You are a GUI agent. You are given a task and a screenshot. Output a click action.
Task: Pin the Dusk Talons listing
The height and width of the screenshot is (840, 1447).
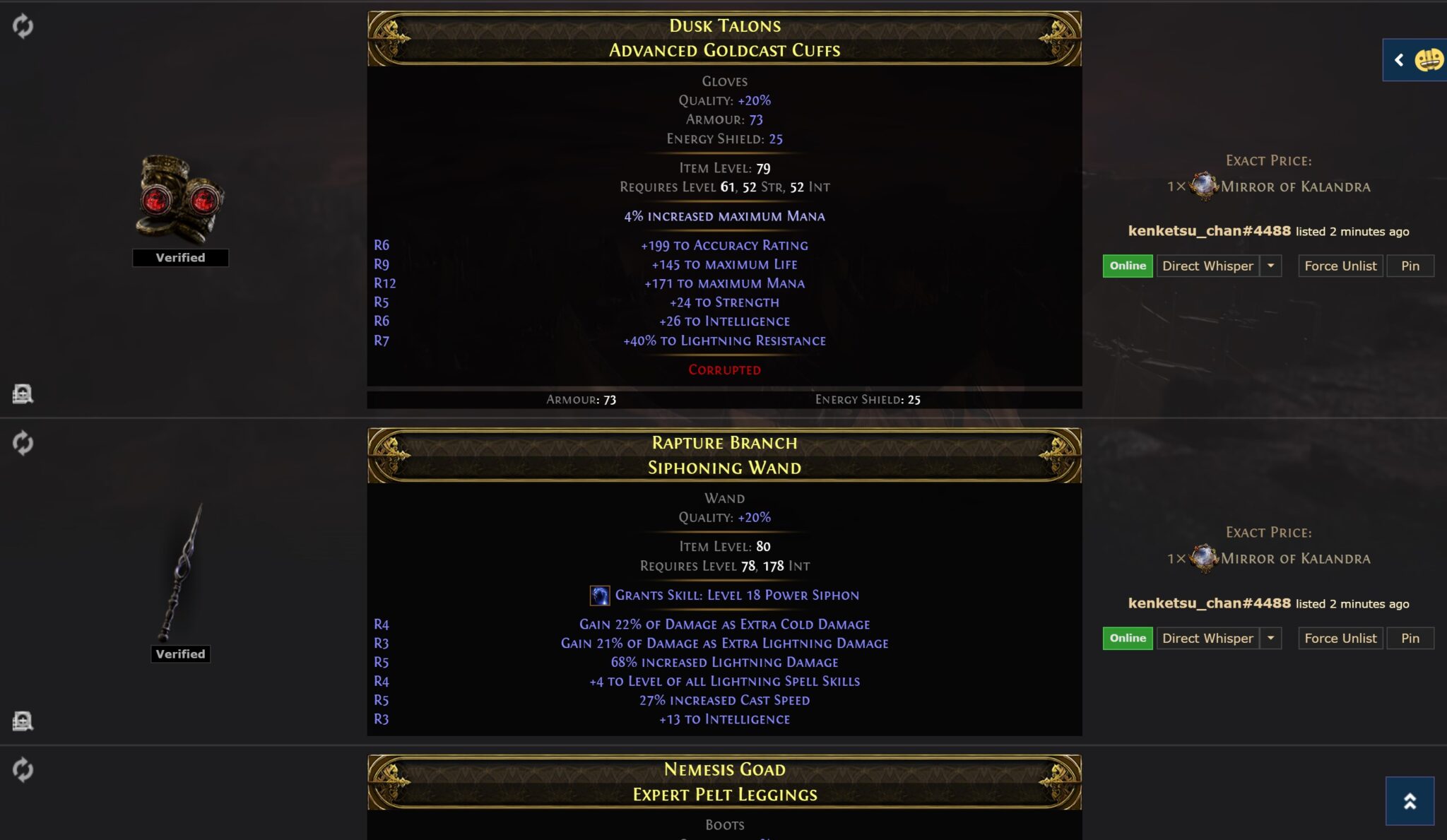[1410, 266]
